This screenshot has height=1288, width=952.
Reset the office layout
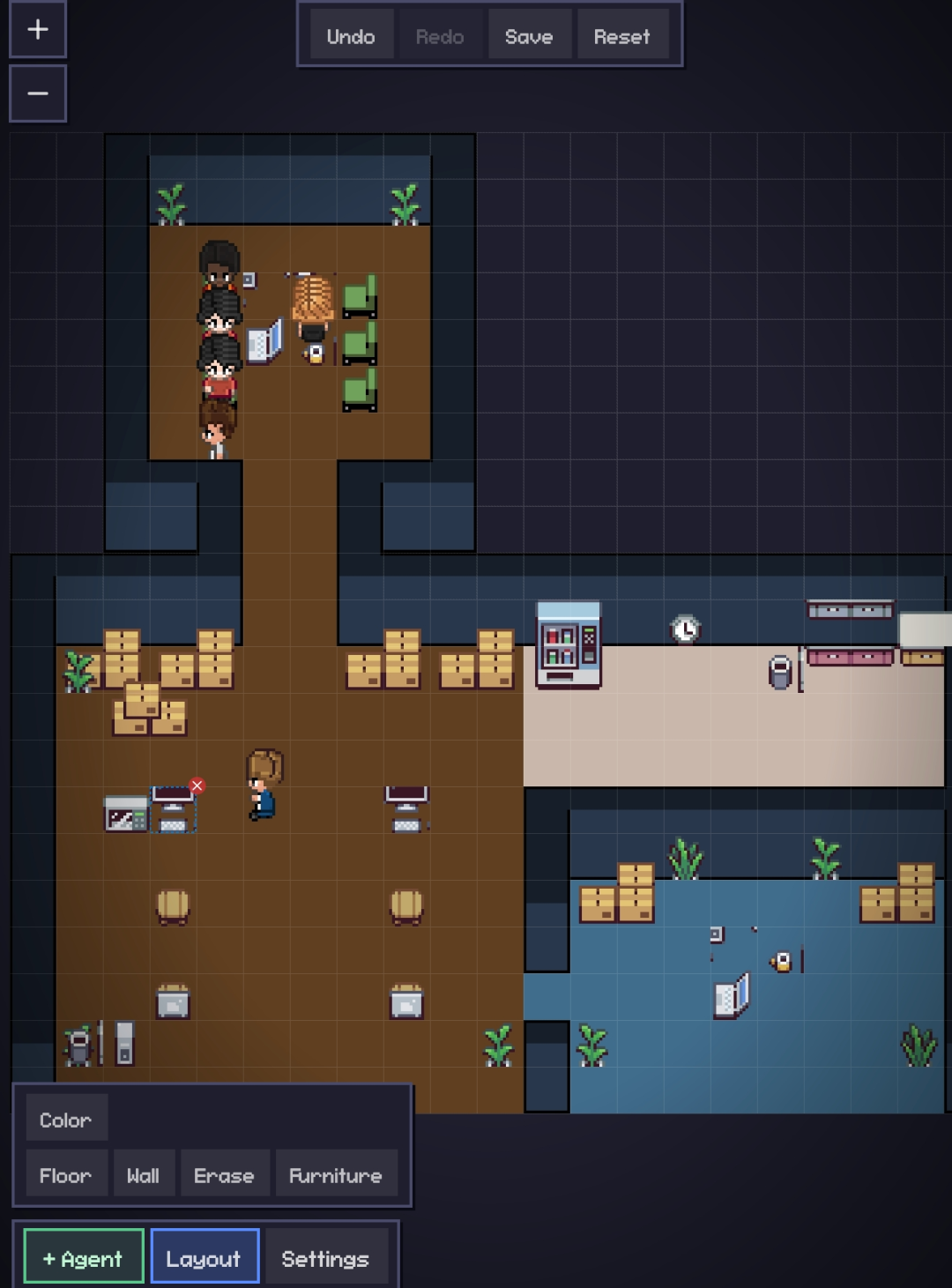[621, 36]
